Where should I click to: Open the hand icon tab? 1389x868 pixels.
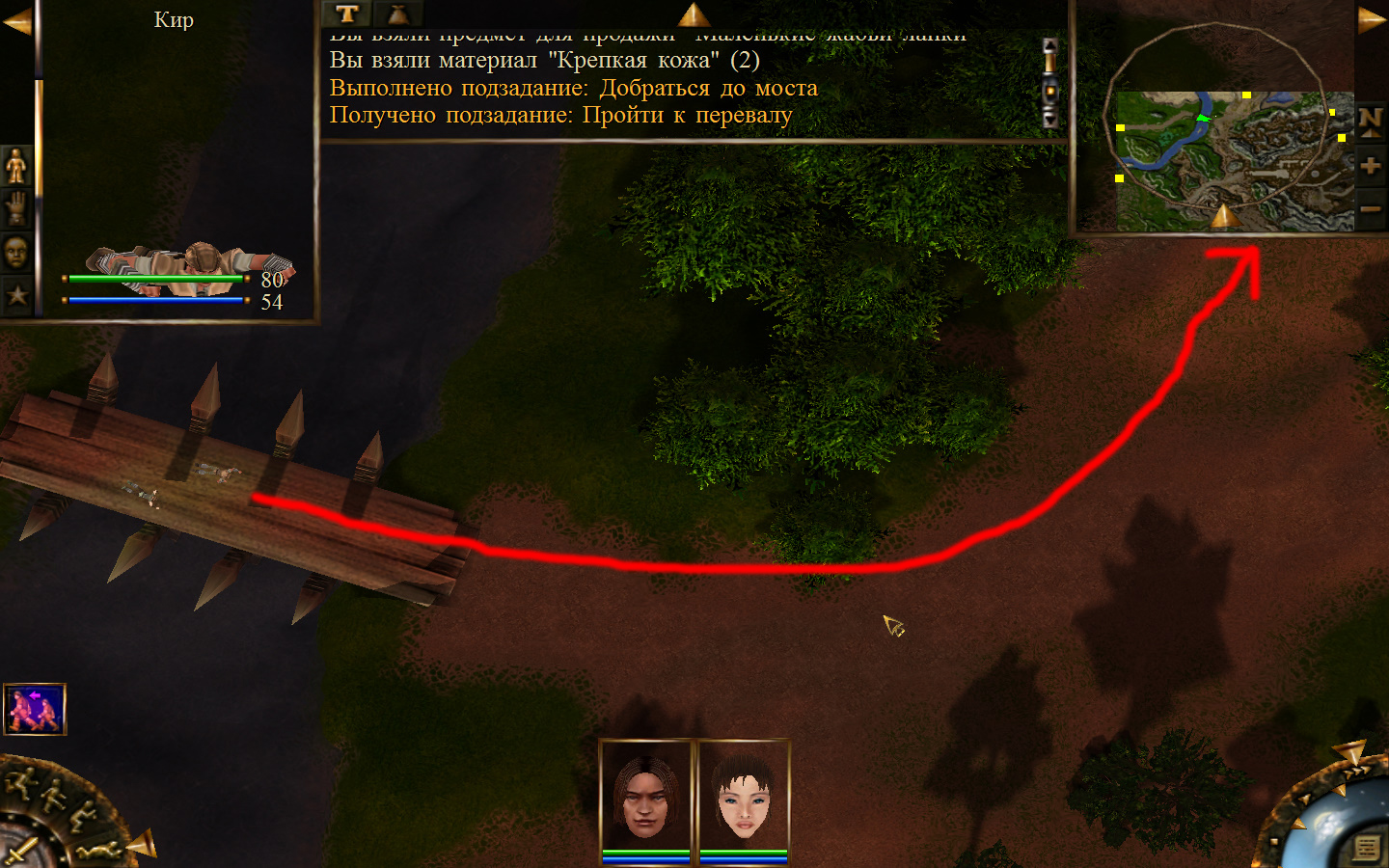pos(16,208)
